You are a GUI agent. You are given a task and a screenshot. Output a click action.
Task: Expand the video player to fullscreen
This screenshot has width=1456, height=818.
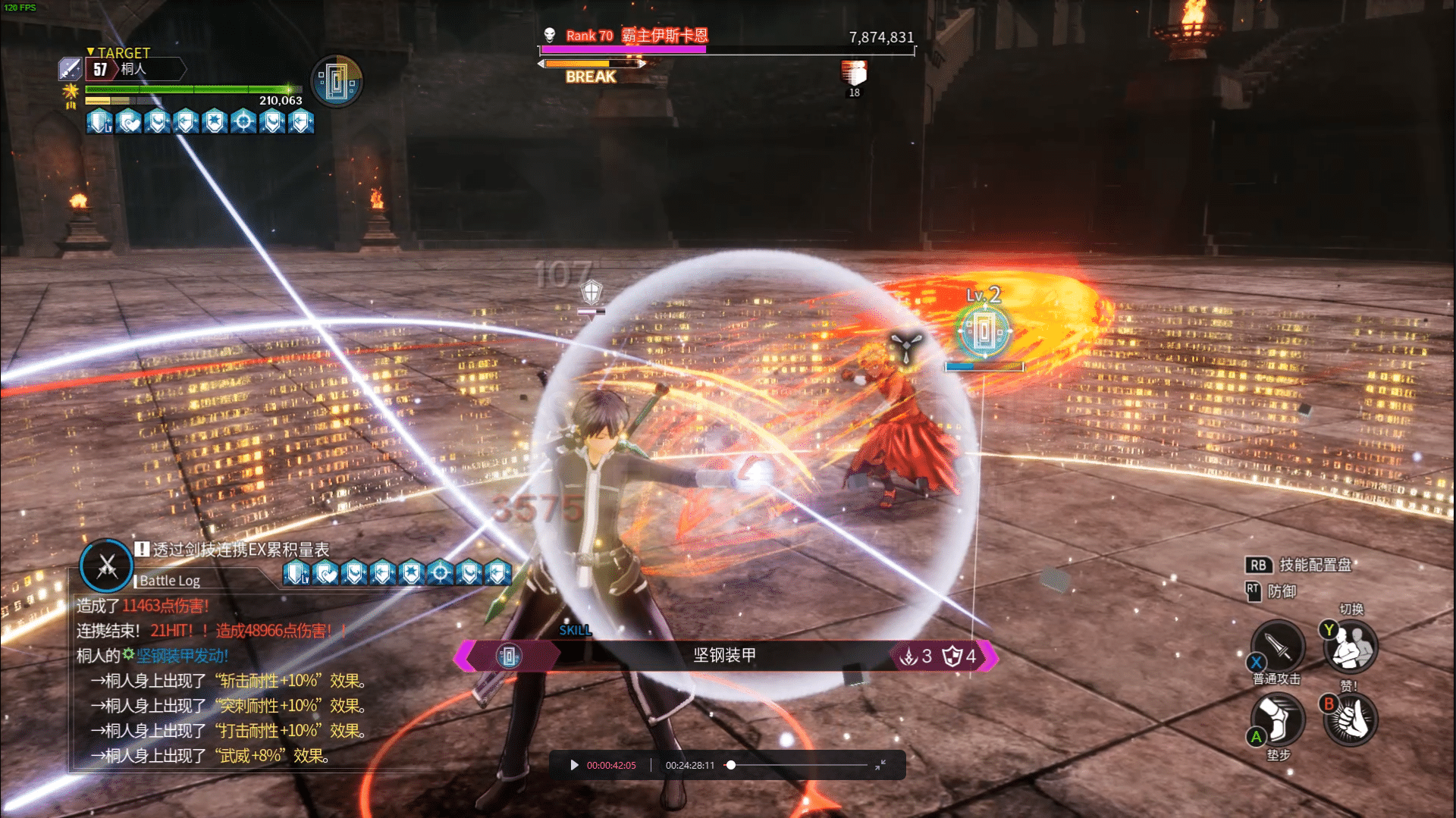click(x=880, y=765)
